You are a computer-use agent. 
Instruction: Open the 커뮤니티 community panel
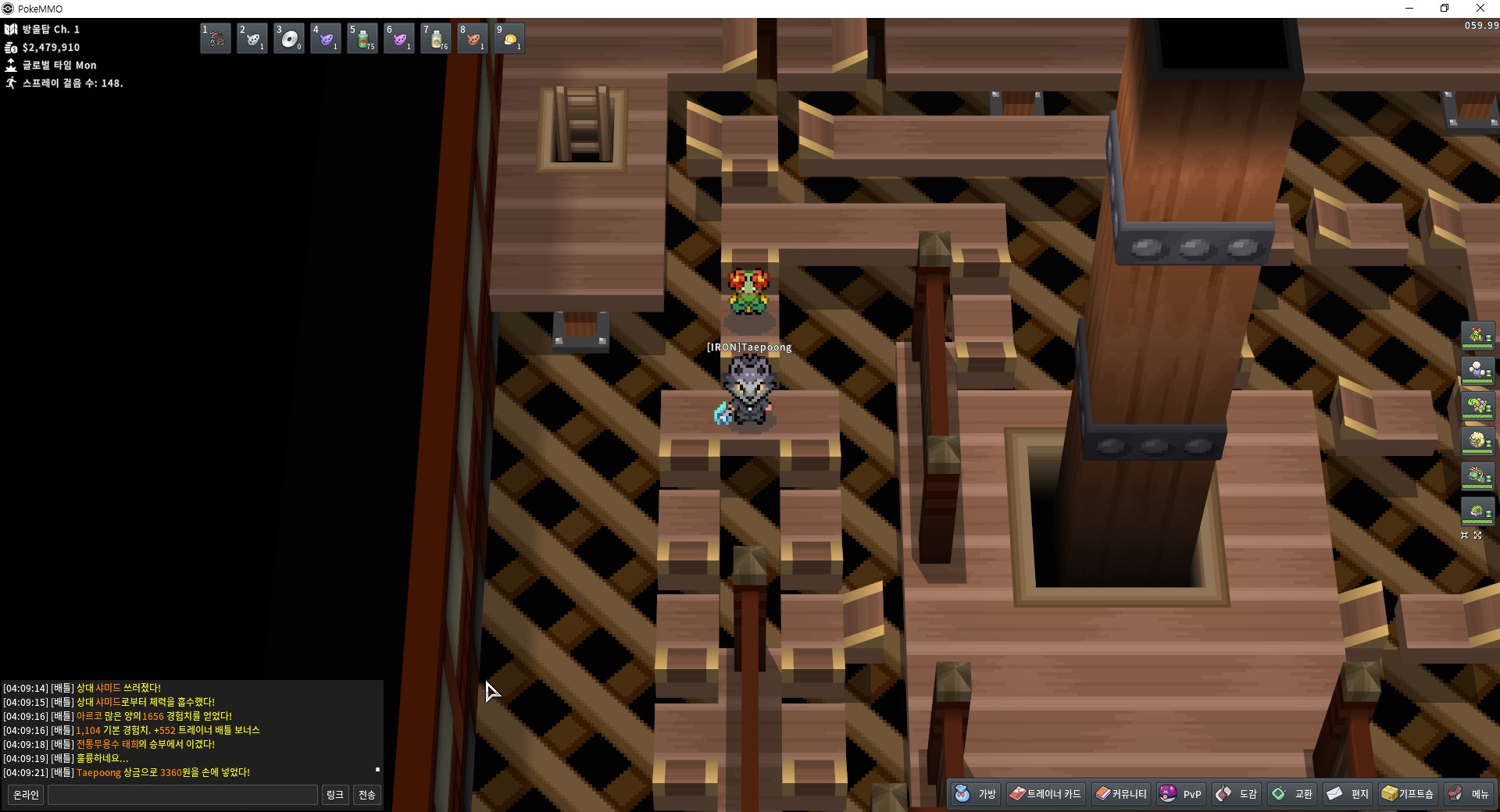[1121, 794]
